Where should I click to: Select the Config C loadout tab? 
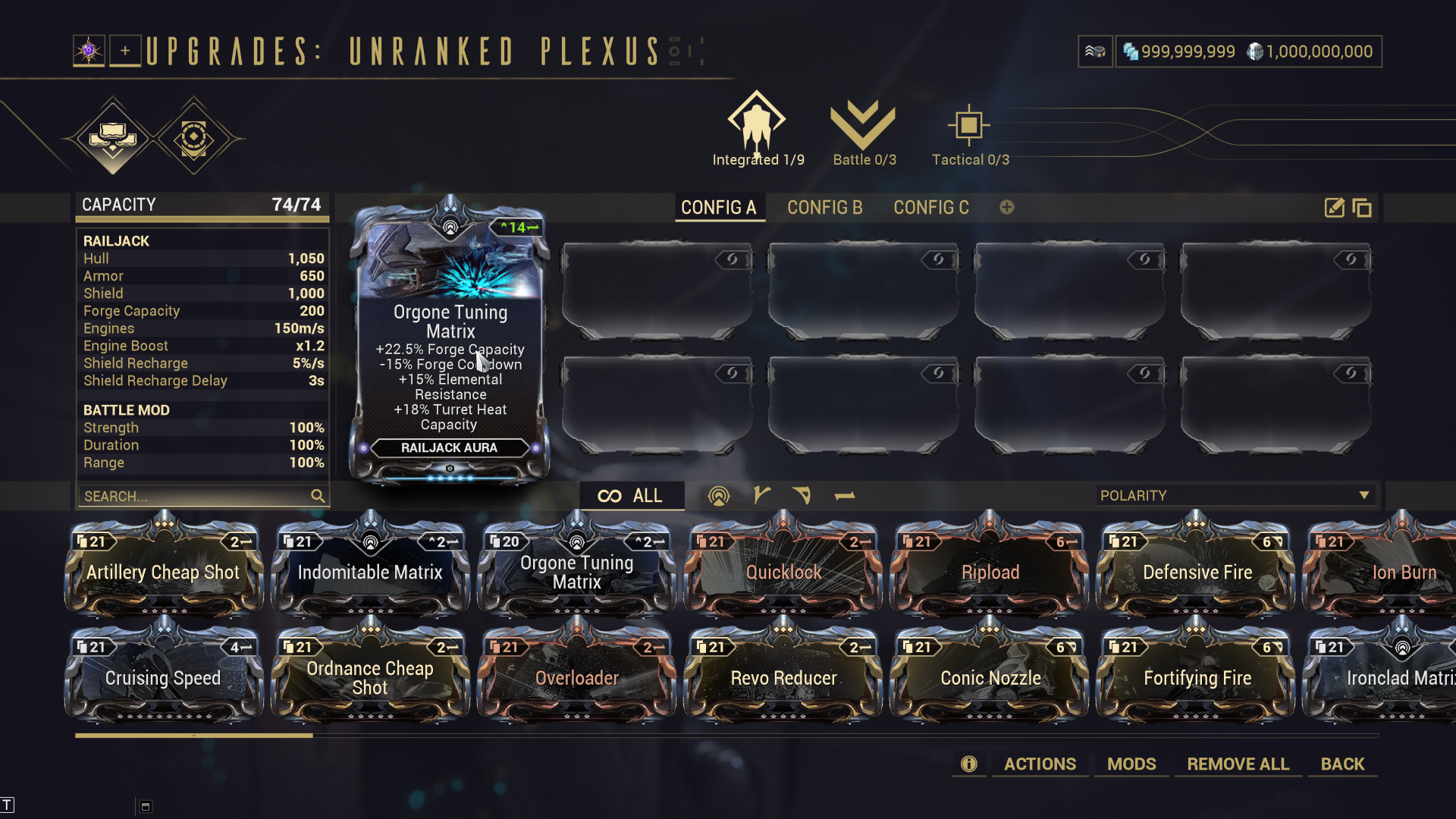click(930, 207)
